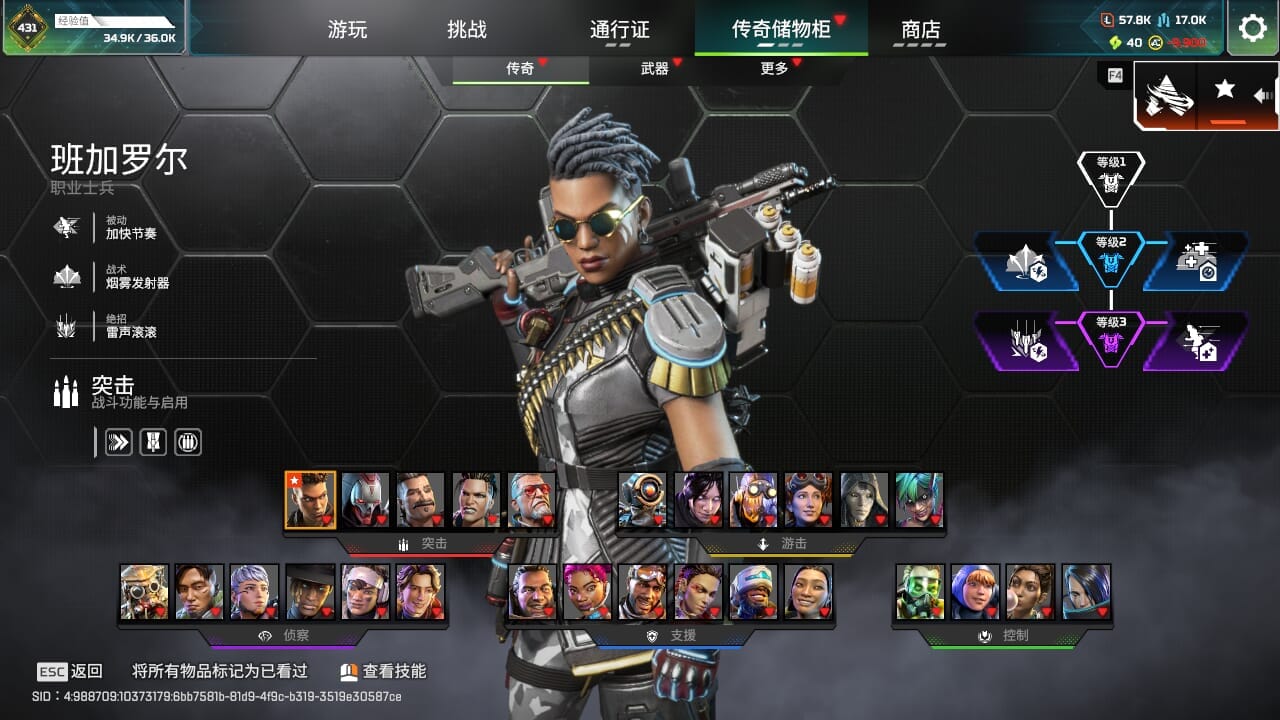Mark all items as seen
Screen dimensions: 1280x720
(x=220, y=672)
